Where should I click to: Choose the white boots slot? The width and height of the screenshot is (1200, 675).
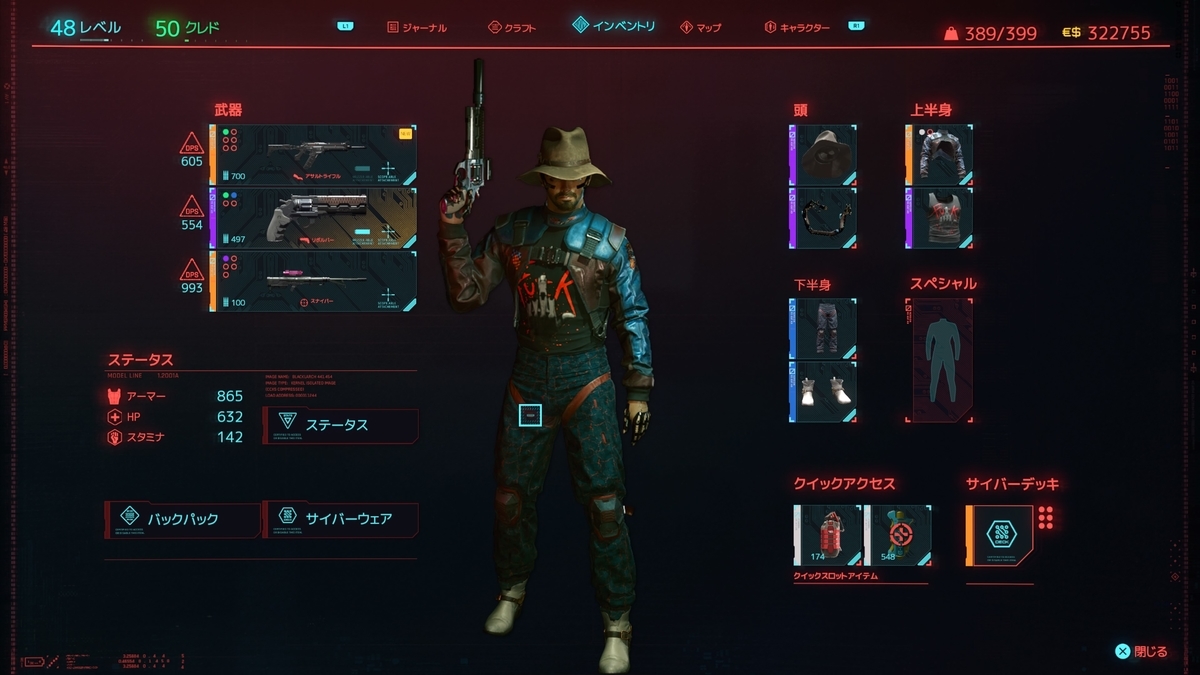coord(824,391)
